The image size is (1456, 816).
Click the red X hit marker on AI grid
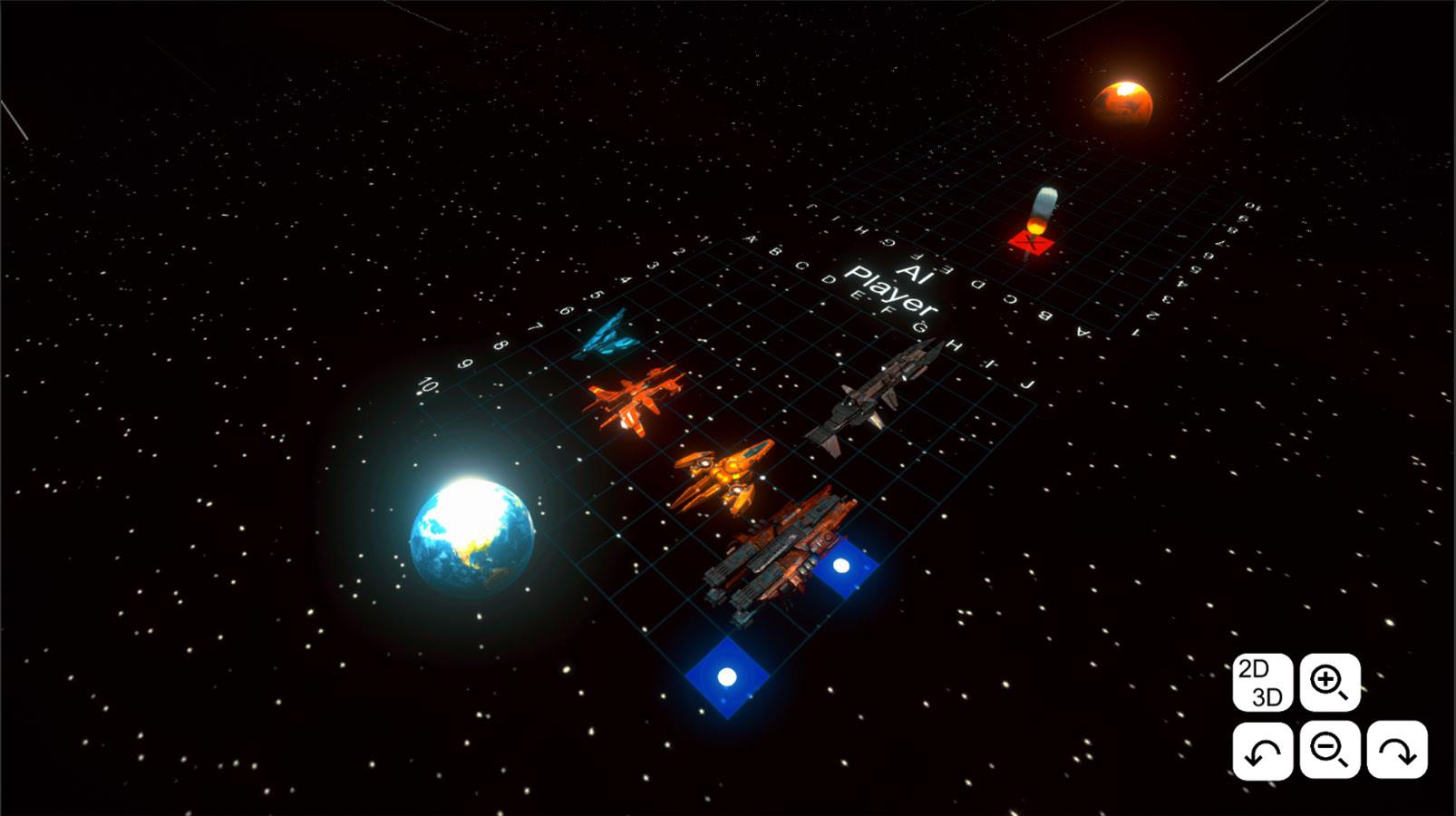pos(1029,243)
